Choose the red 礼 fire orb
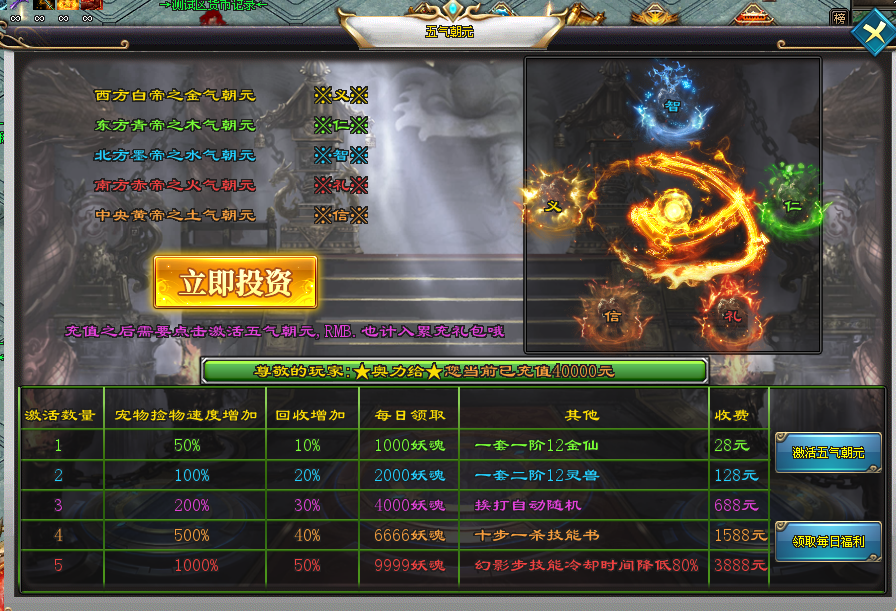The image size is (896, 611). pyautogui.click(x=733, y=314)
